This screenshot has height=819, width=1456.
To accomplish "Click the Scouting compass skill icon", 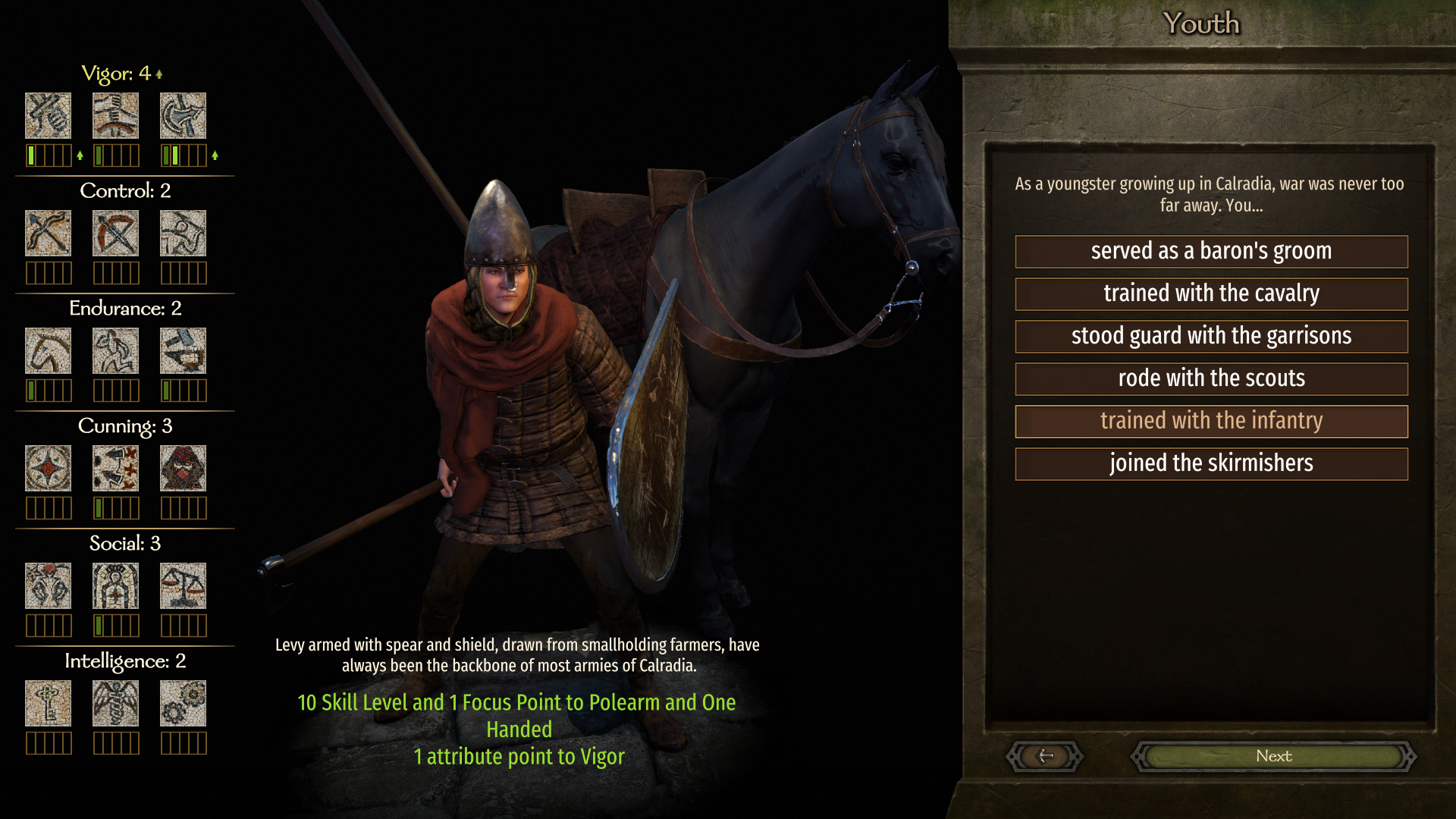I will pyautogui.click(x=48, y=468).
